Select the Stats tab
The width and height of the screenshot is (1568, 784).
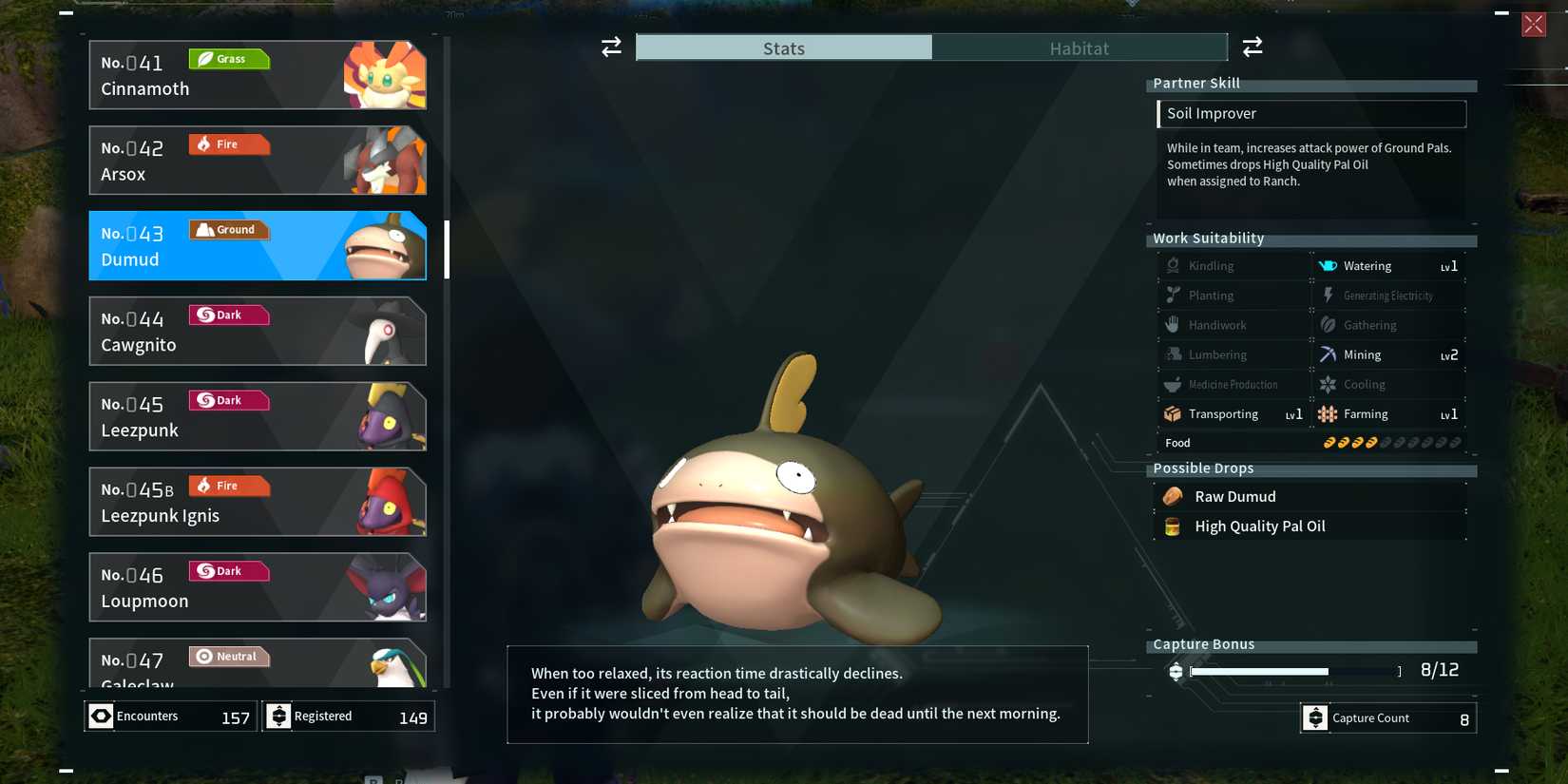[783, 47]
